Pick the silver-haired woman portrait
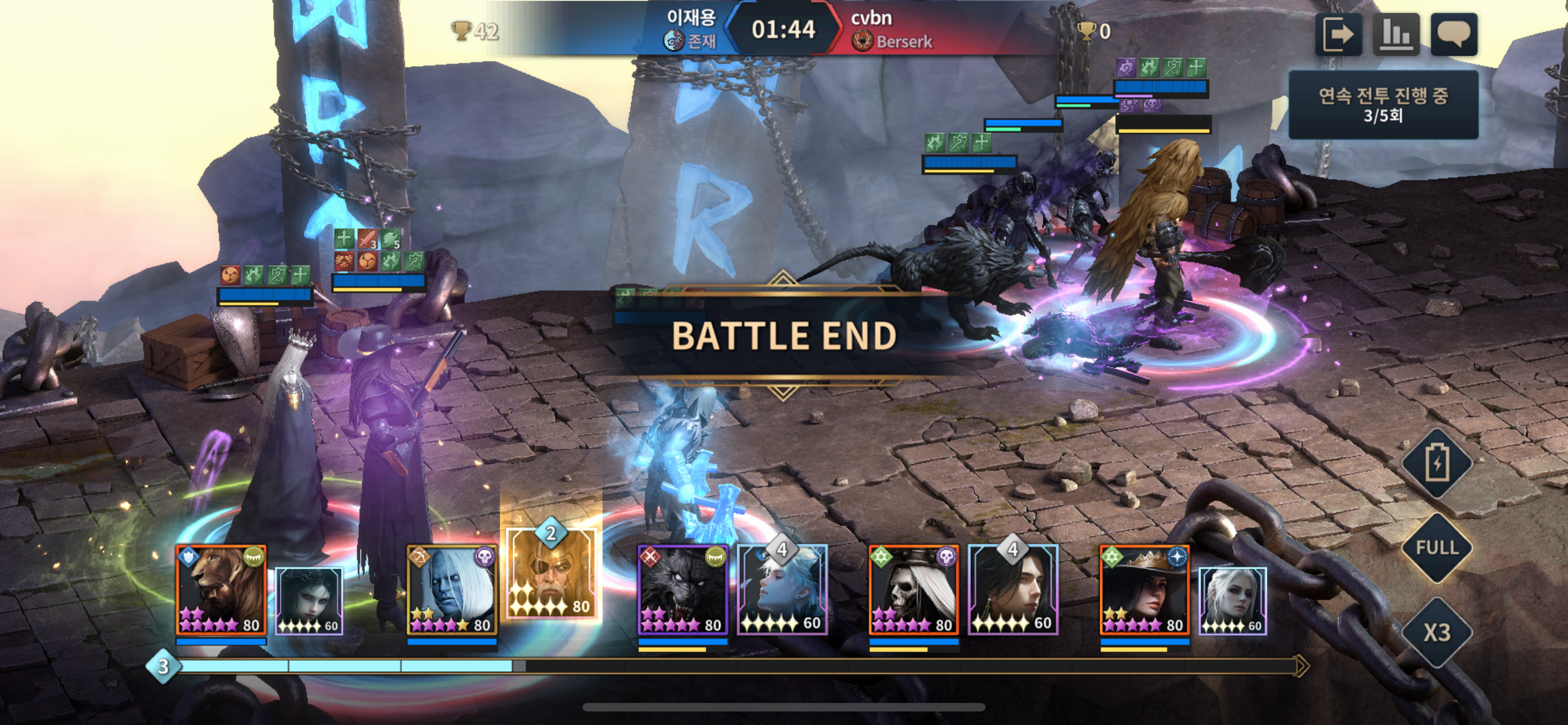Screen dimensions: 1568x725 tap(1233, 601)
